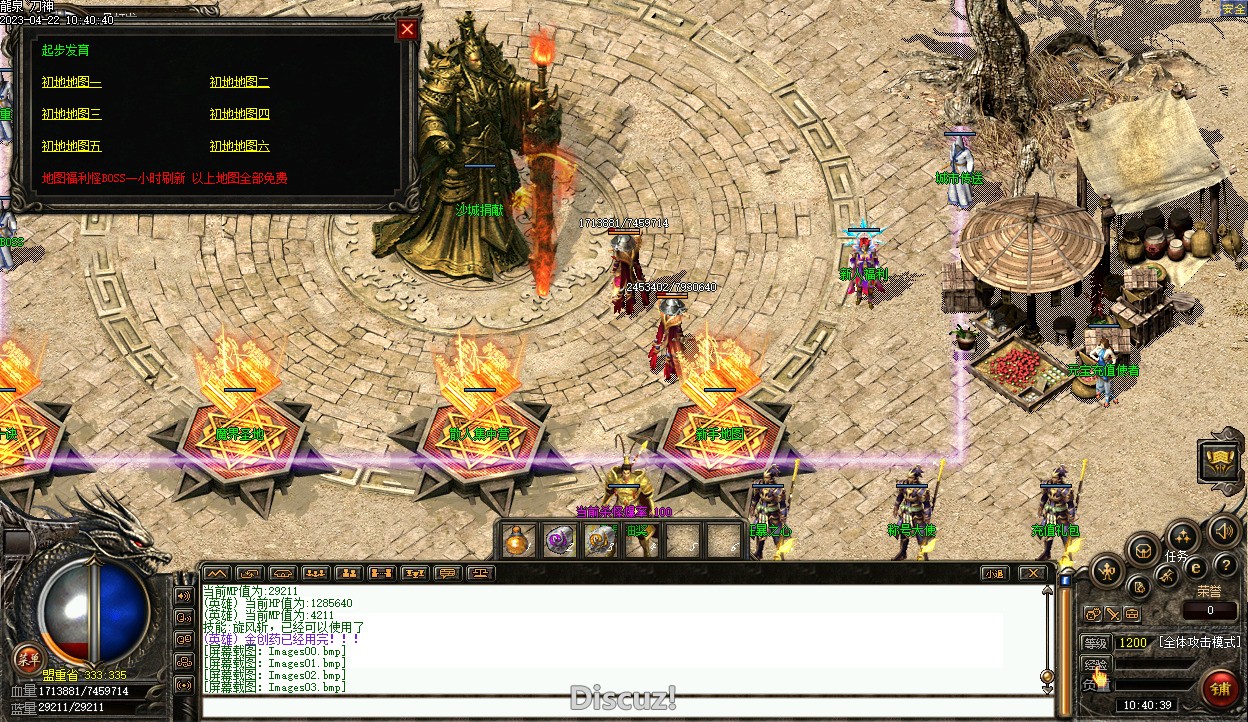
Task: Click the 小退 logout button
Action: [994, 574]
